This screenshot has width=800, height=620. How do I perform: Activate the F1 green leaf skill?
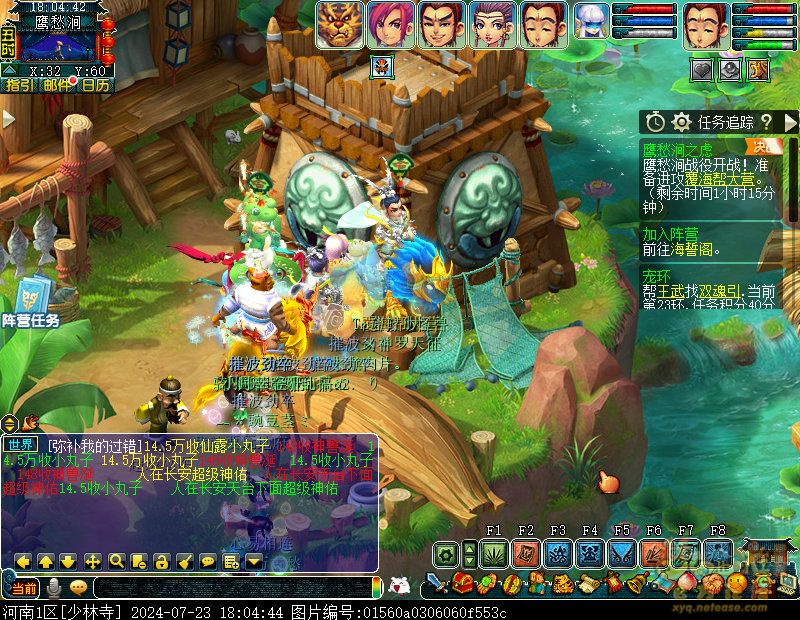[x=494, y=553]
